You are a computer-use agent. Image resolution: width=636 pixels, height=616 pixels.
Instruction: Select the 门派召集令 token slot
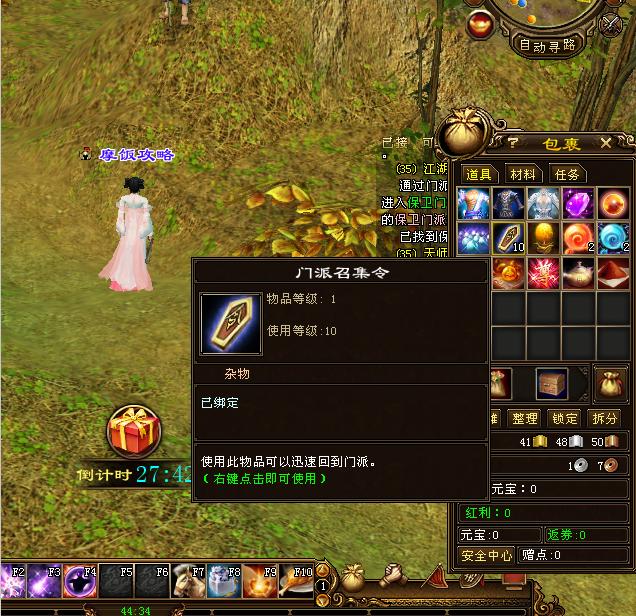[x=509, y=239]
